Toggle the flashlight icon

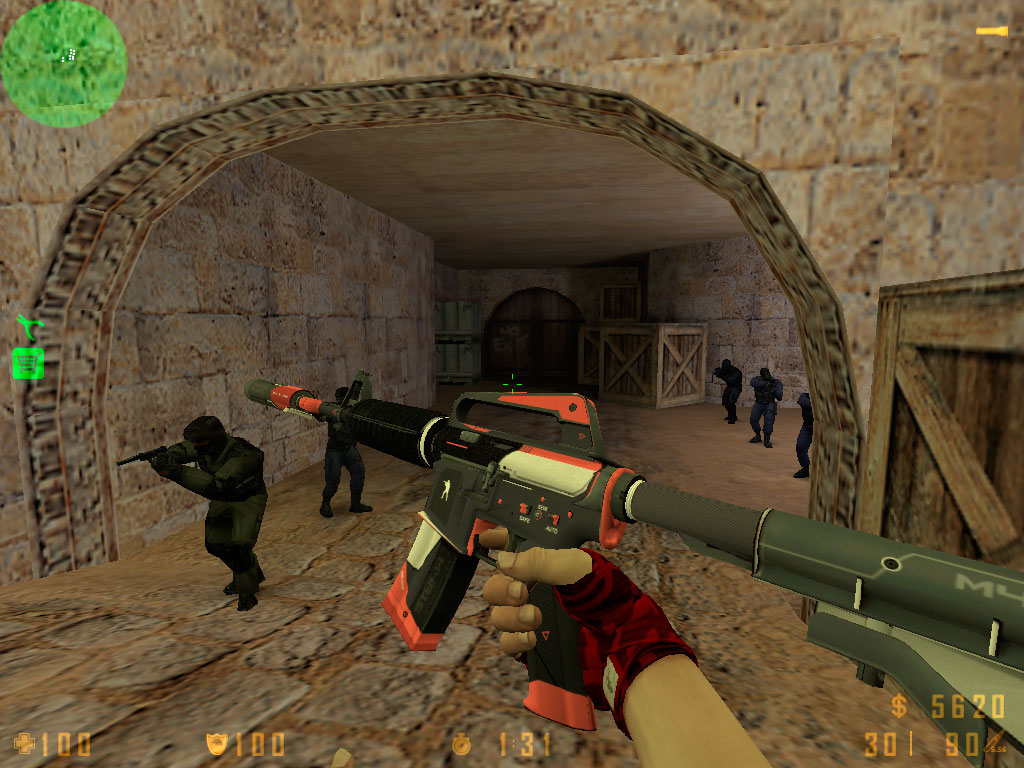tap(991, 32)
